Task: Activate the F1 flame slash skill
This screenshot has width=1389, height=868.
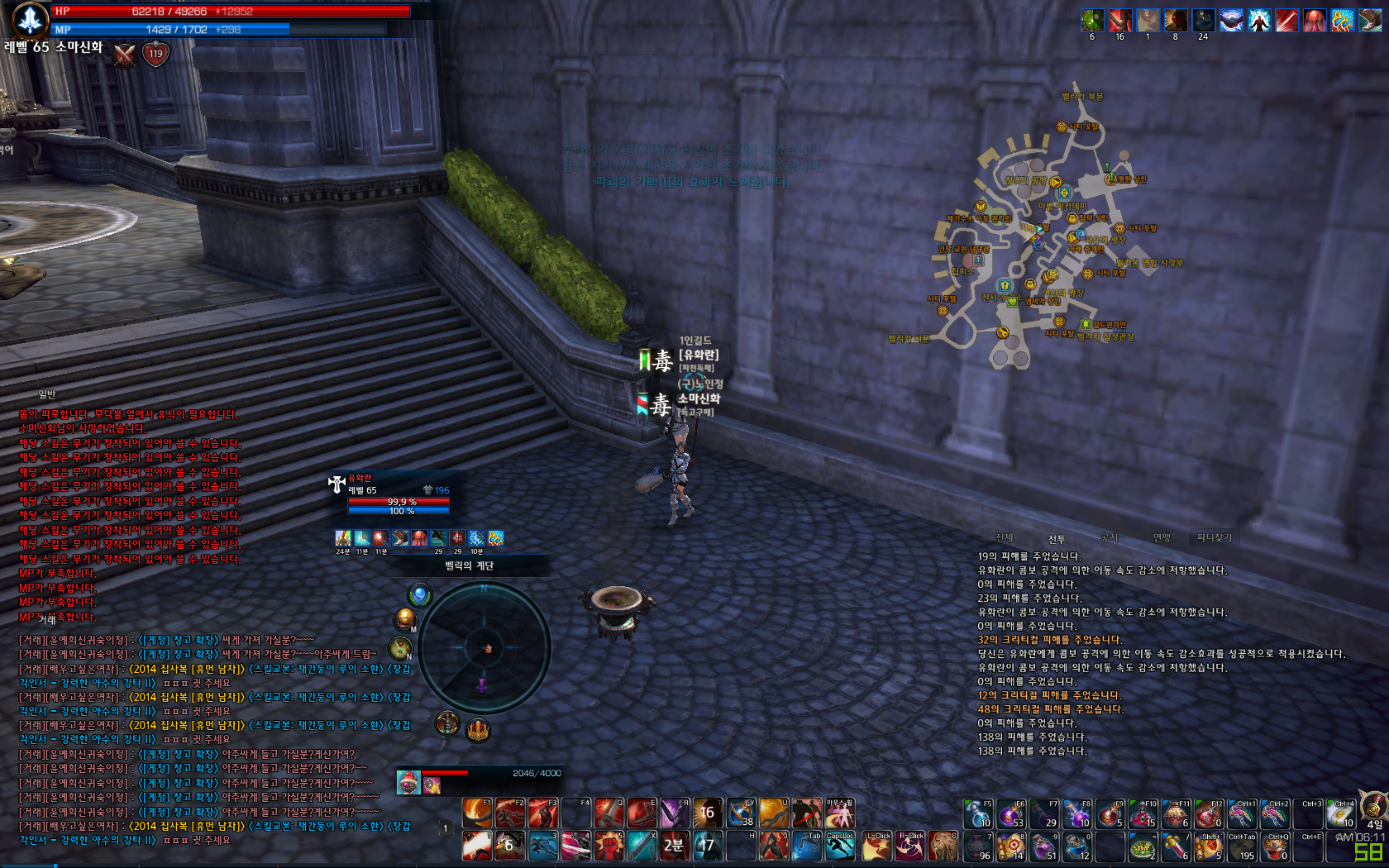Action: click(x=477, y=813)
